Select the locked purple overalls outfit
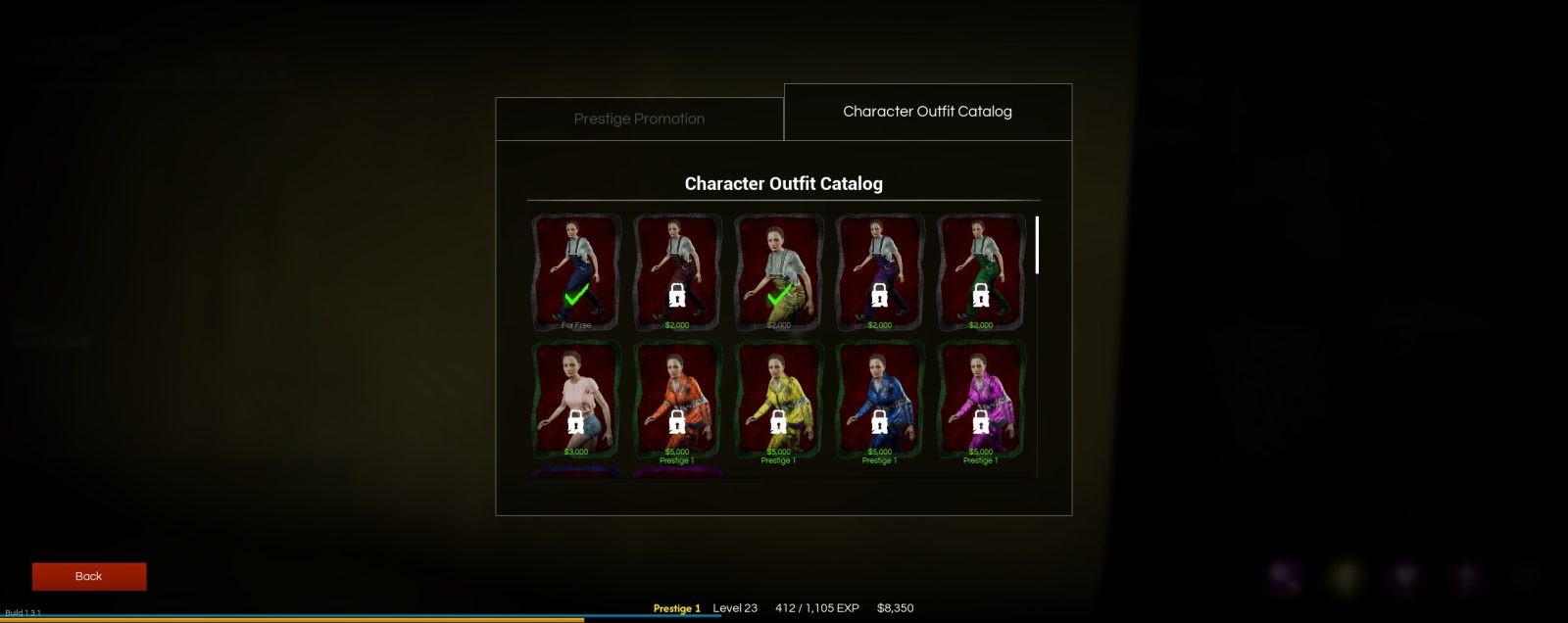 tap(879, 272)
